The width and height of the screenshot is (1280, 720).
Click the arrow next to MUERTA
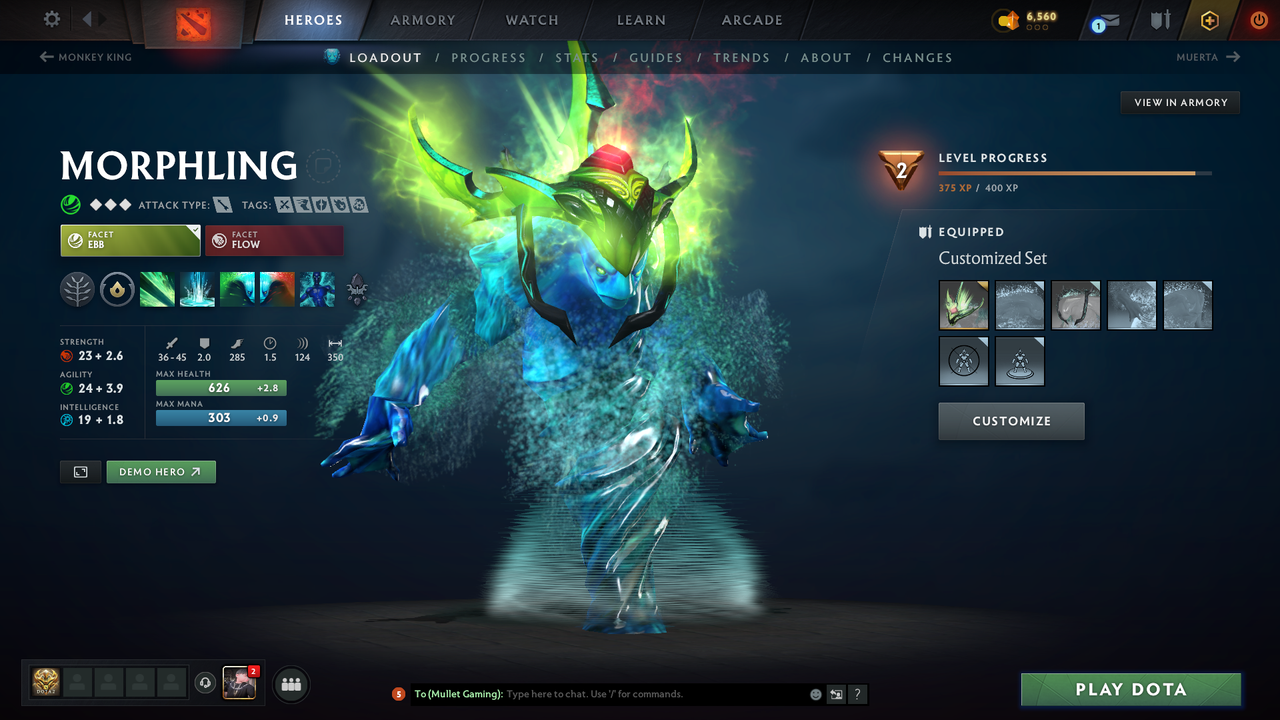(x=1234, y=57)
